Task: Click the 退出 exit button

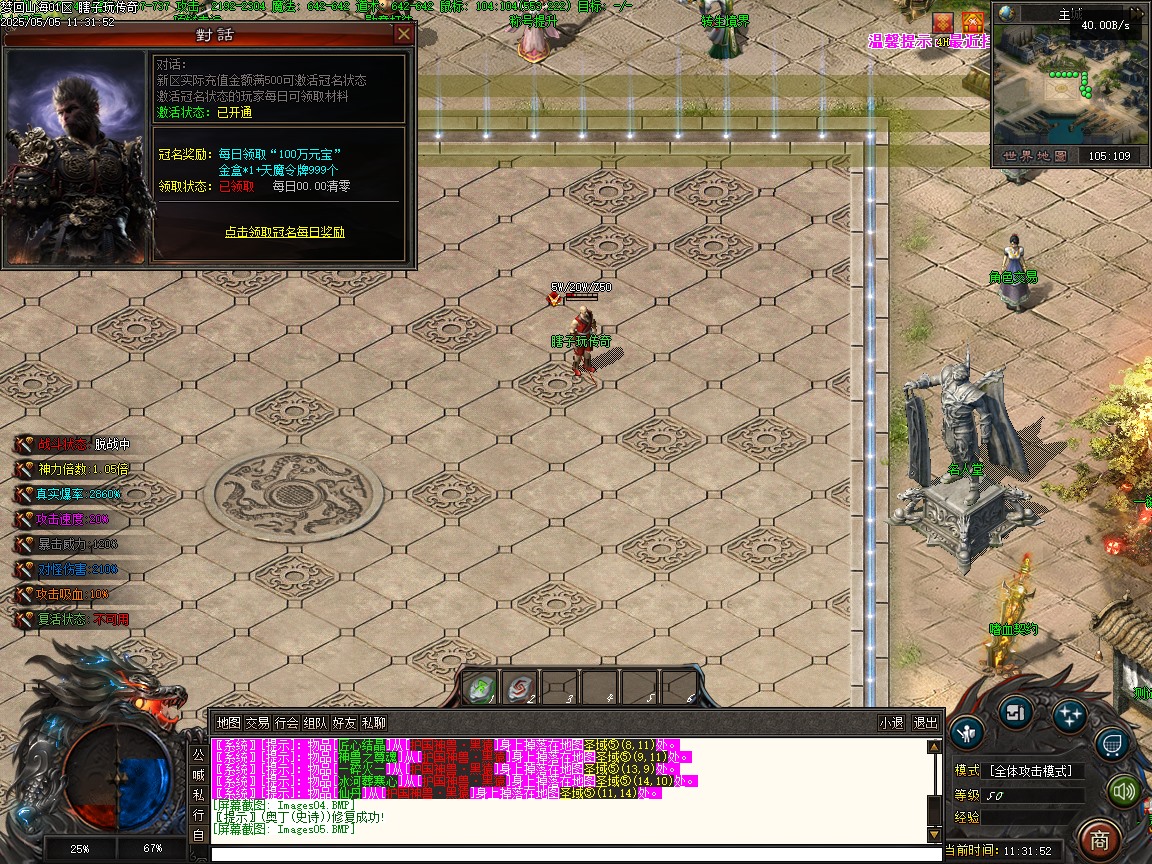Action: [x=925, y=723]
